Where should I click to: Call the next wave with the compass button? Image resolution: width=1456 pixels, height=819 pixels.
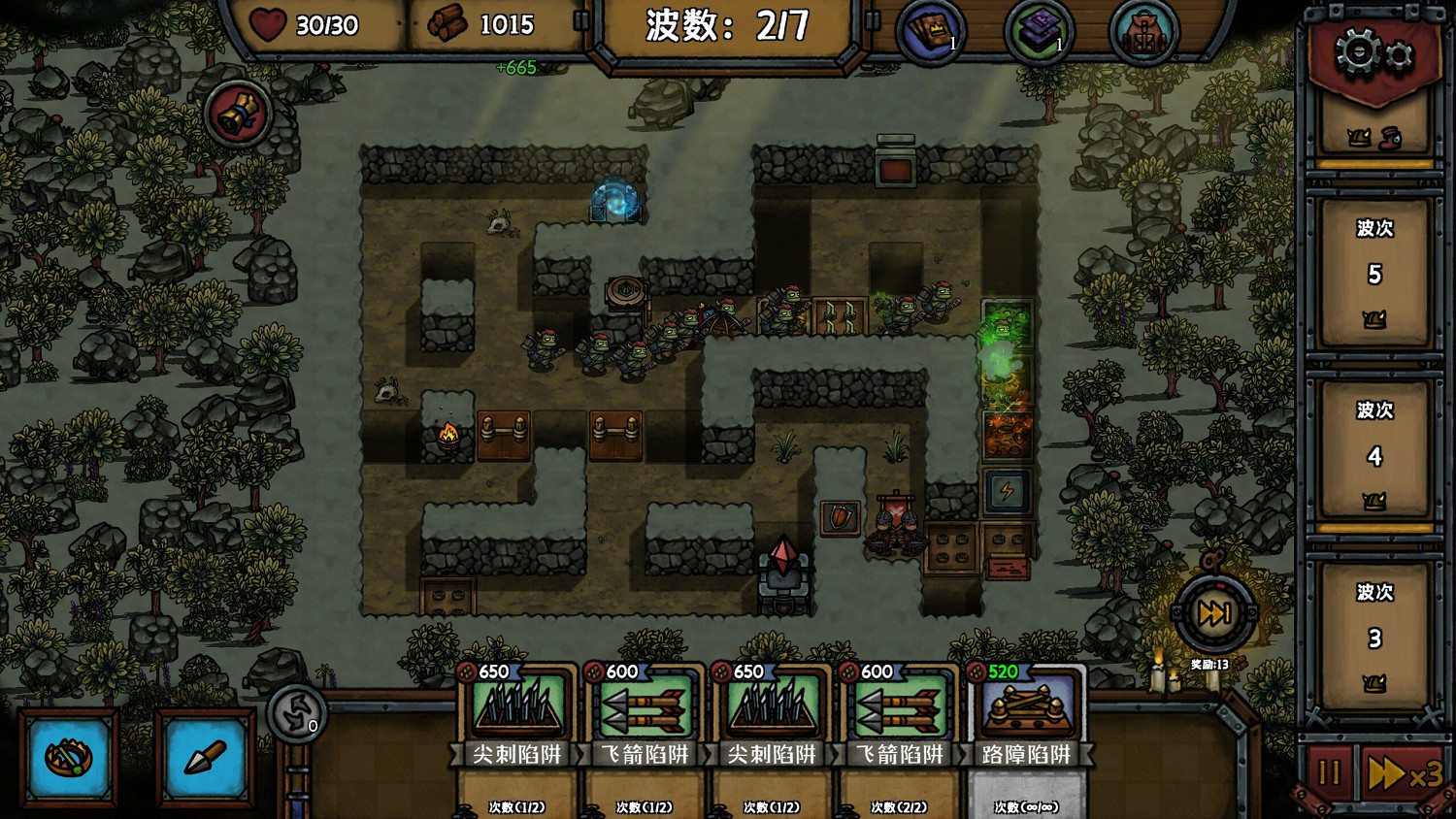pos(1213,612)
